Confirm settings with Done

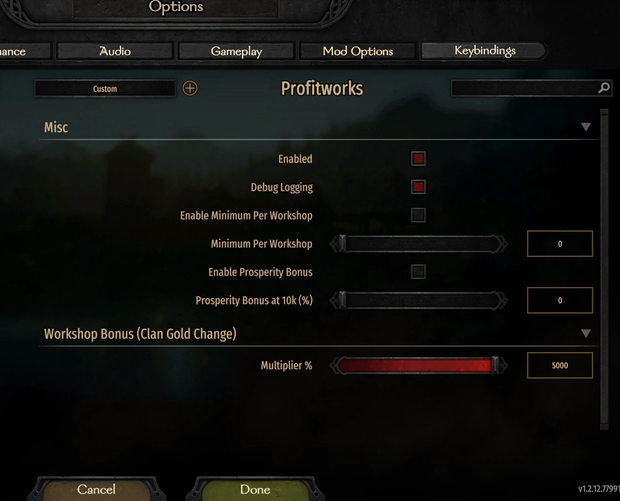255,490
